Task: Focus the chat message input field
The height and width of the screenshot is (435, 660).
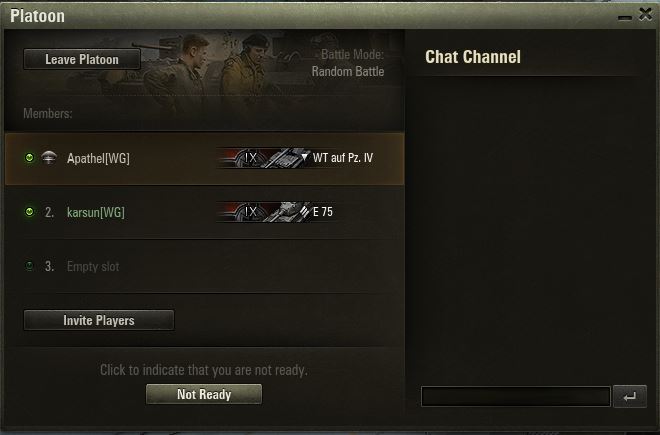Action: [515, 397]
